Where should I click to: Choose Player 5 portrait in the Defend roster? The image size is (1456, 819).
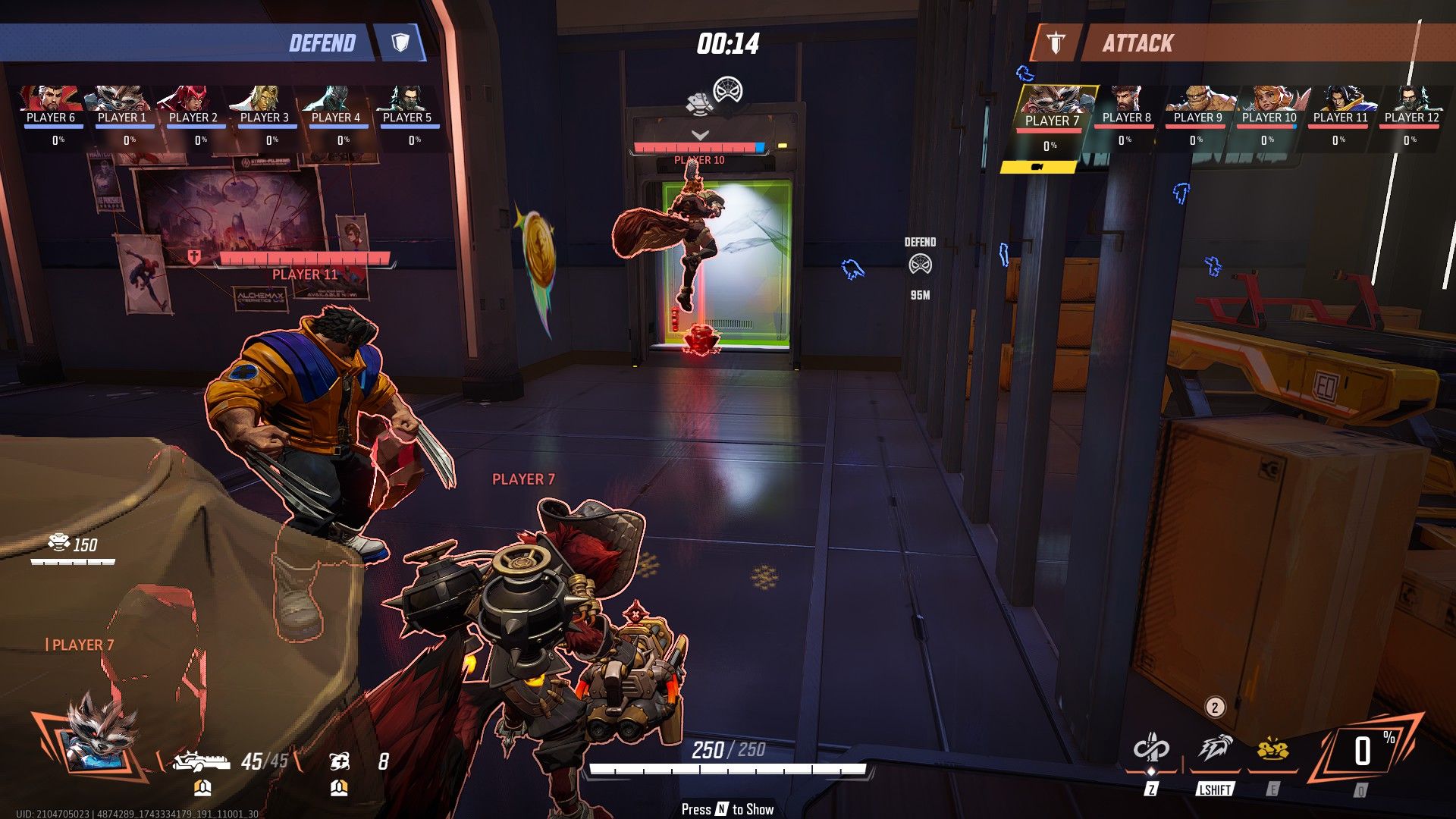click(x=407, y=99)
